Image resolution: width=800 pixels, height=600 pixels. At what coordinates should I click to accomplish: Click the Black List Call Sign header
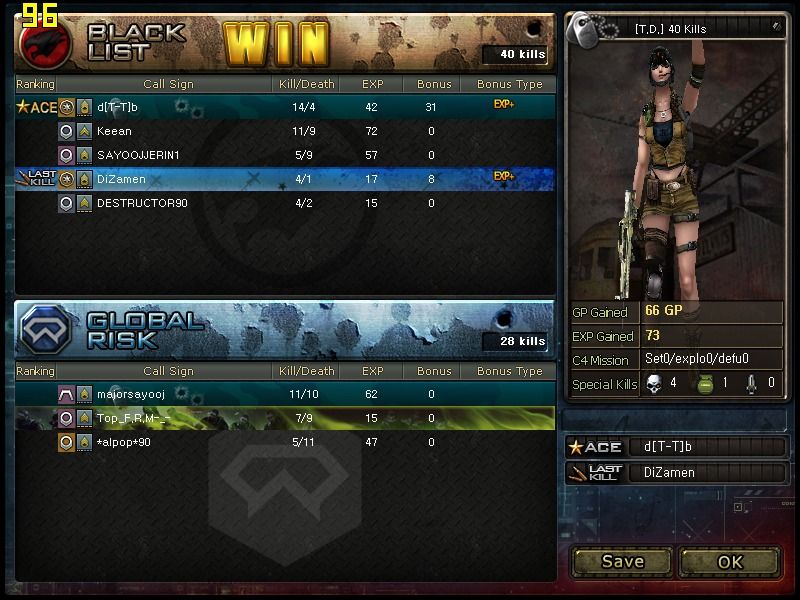pos(168,84)
